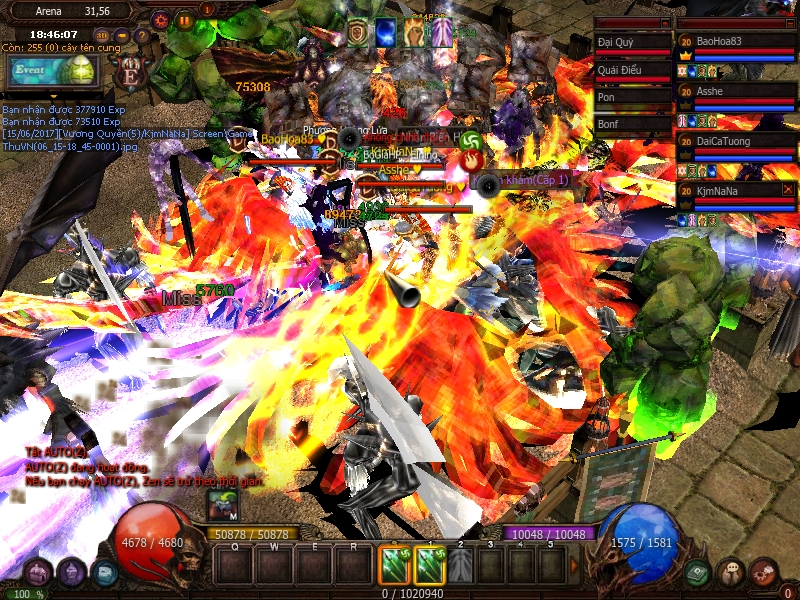Open the question mark help button
The width and height of the screenshot is (800, 600).
click(142, 37)
